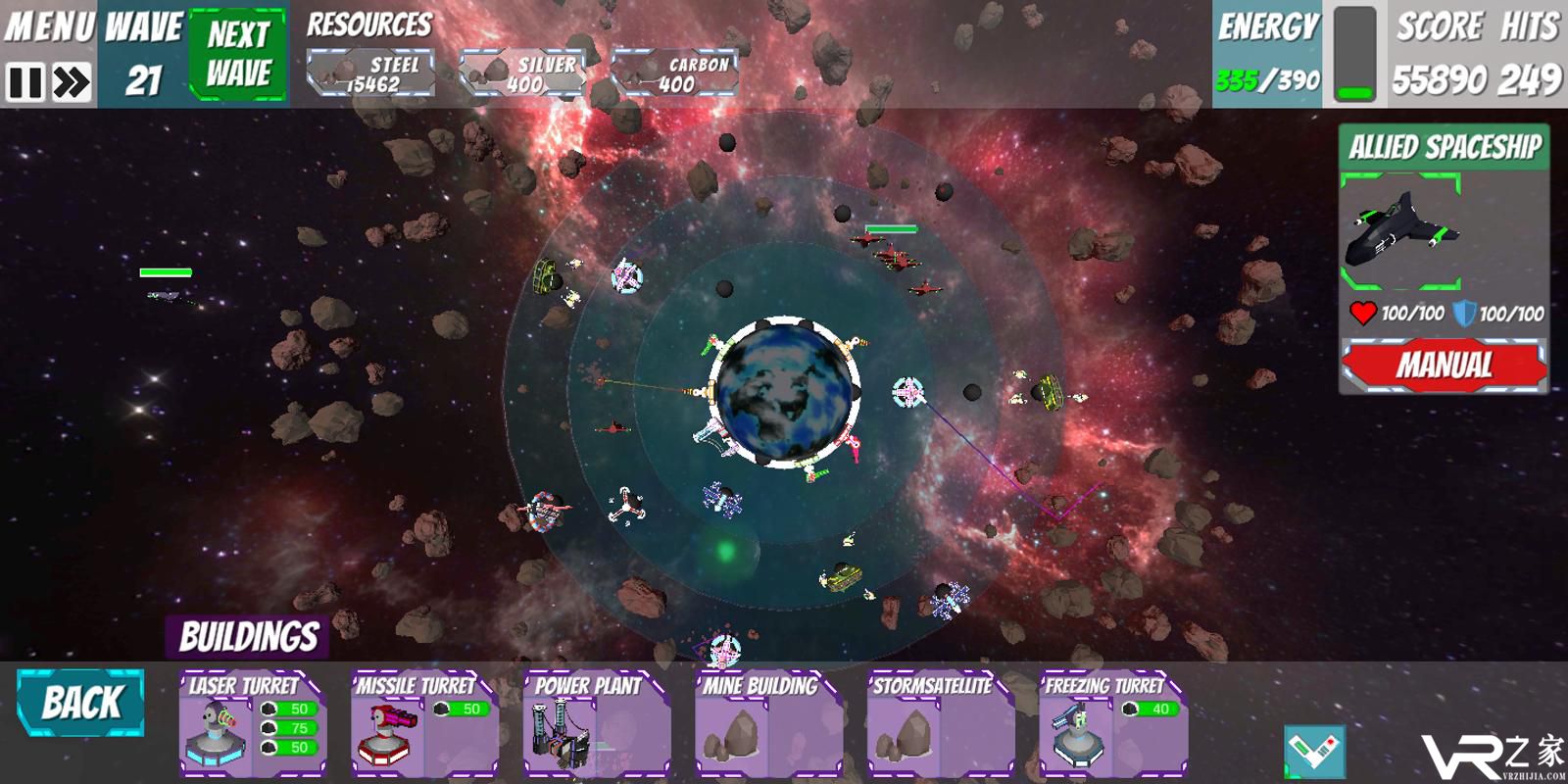This screenshot has width=1568, height=784.
Task: Switch allied spaceship to Manual control
Action: click(x=1444, y=366)
